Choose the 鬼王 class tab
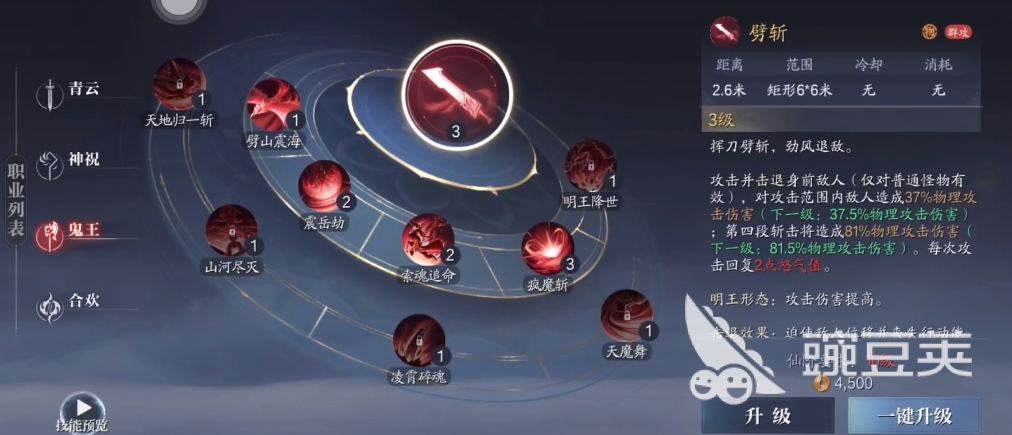Screen dimensions: 1012x435 point(68,232)
